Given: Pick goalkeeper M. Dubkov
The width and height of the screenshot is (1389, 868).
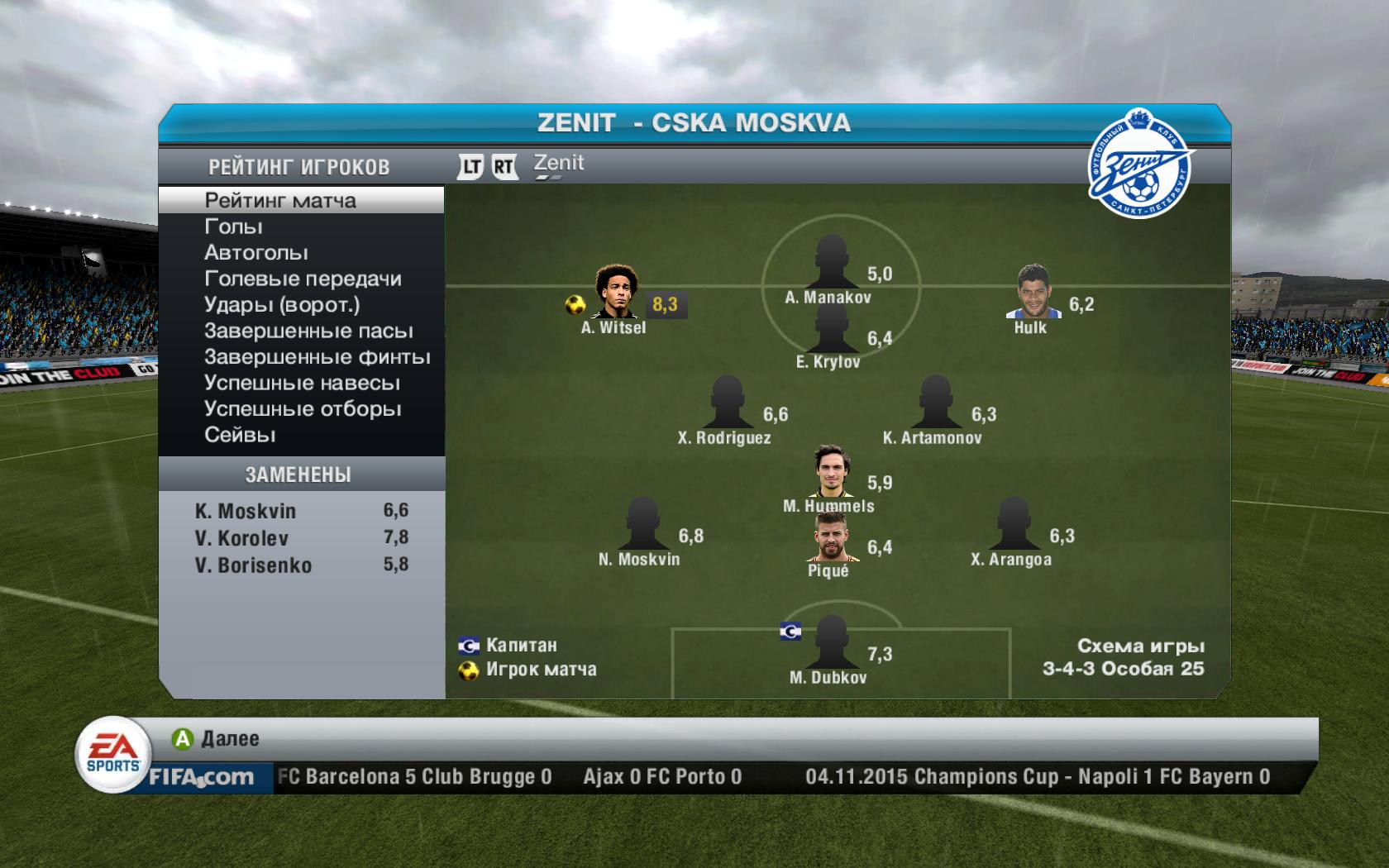Looking at the screenshot, I should 829,642.
